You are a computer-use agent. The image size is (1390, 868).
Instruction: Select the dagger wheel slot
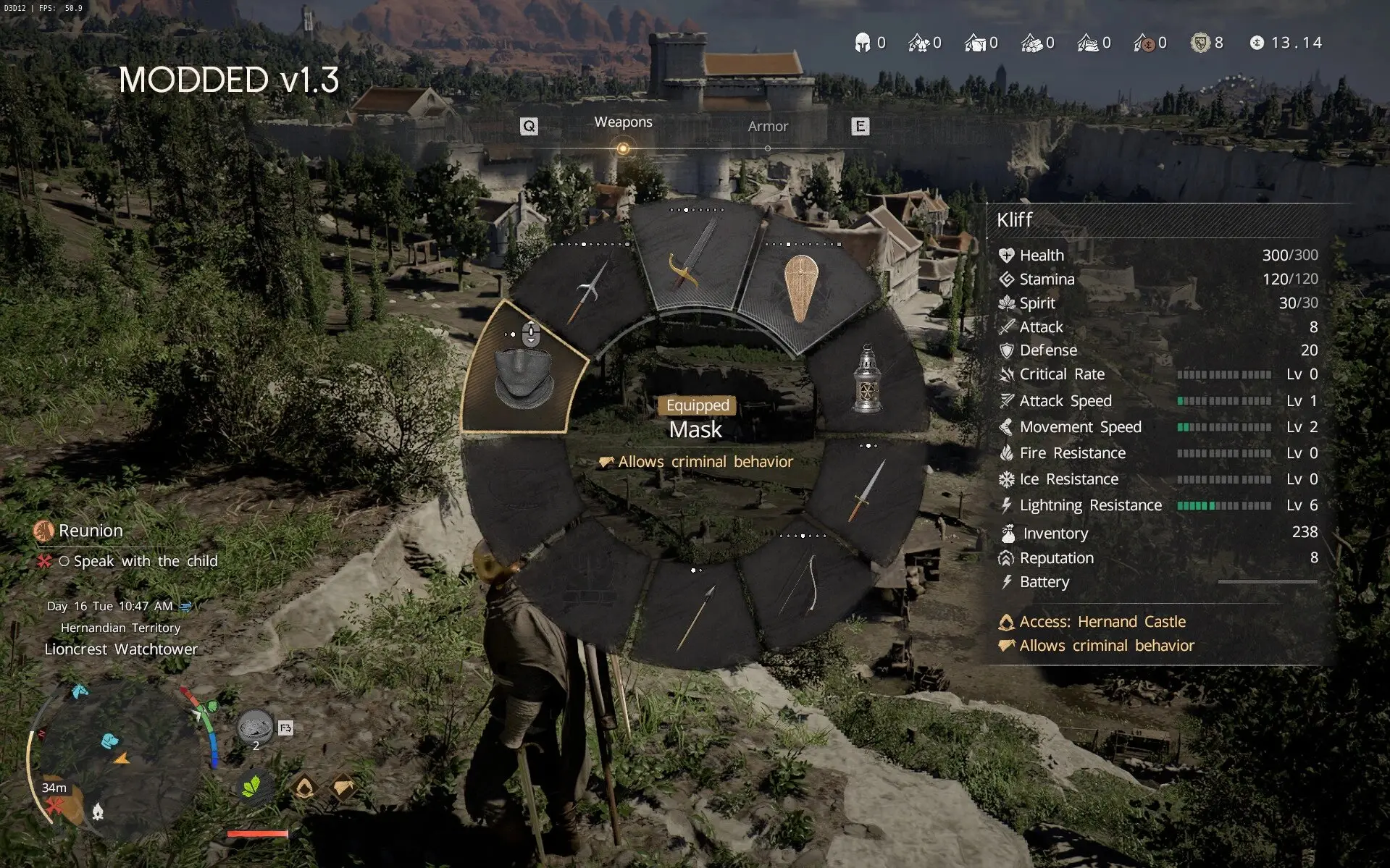coord(867,491)
